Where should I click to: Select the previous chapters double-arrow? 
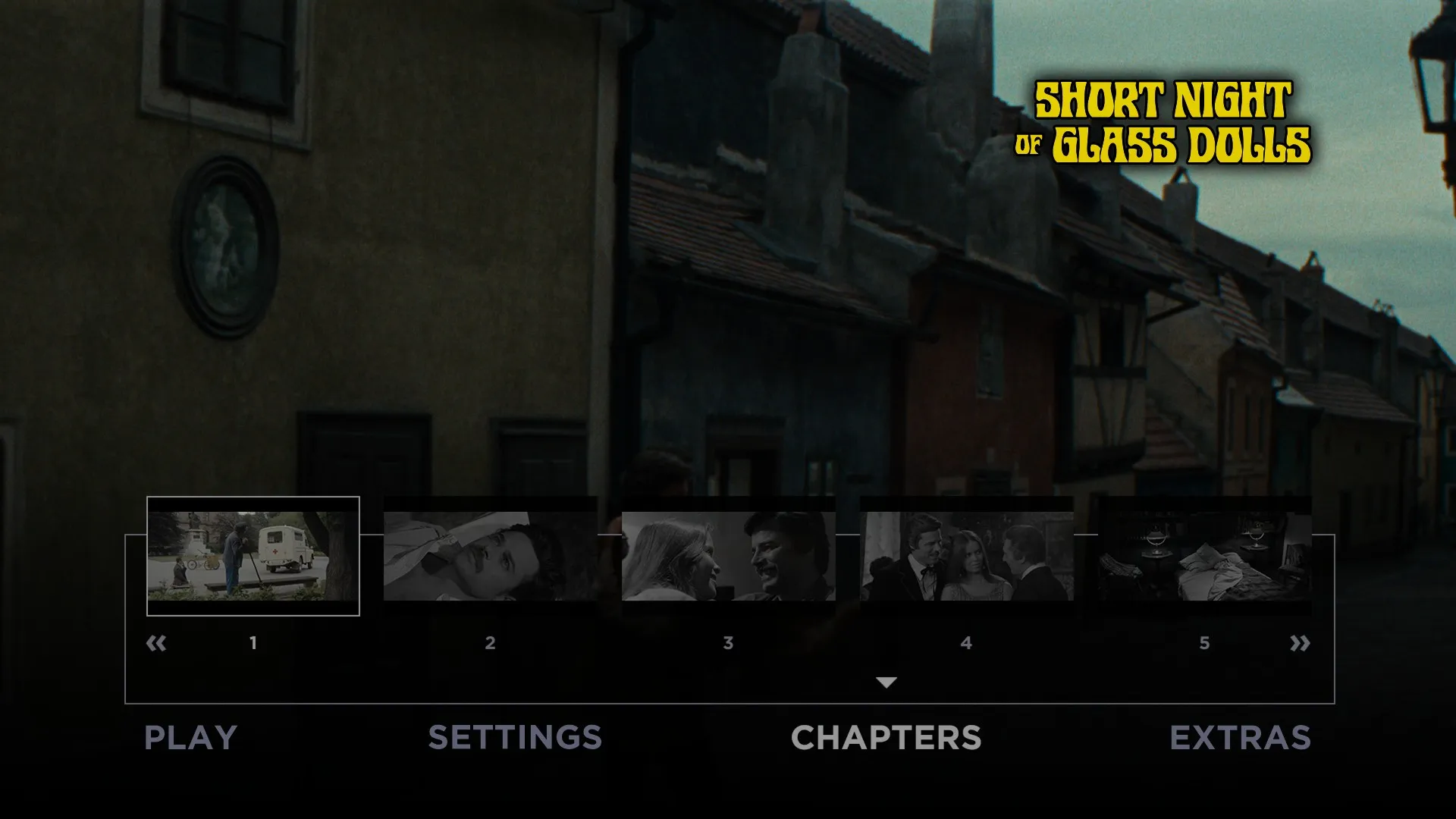(155, 642)
